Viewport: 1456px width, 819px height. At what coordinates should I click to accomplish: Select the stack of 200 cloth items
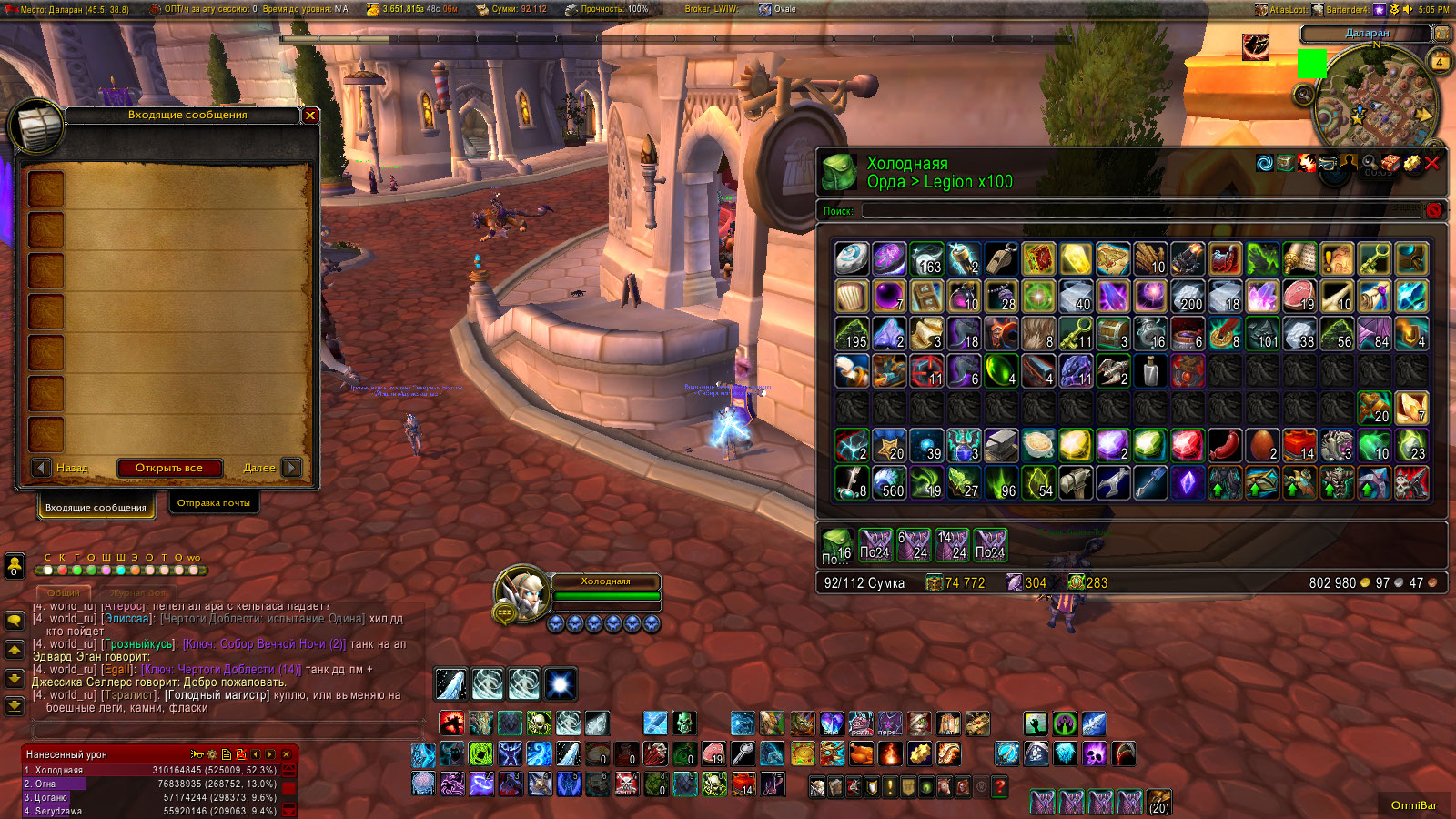point(1188,297)
